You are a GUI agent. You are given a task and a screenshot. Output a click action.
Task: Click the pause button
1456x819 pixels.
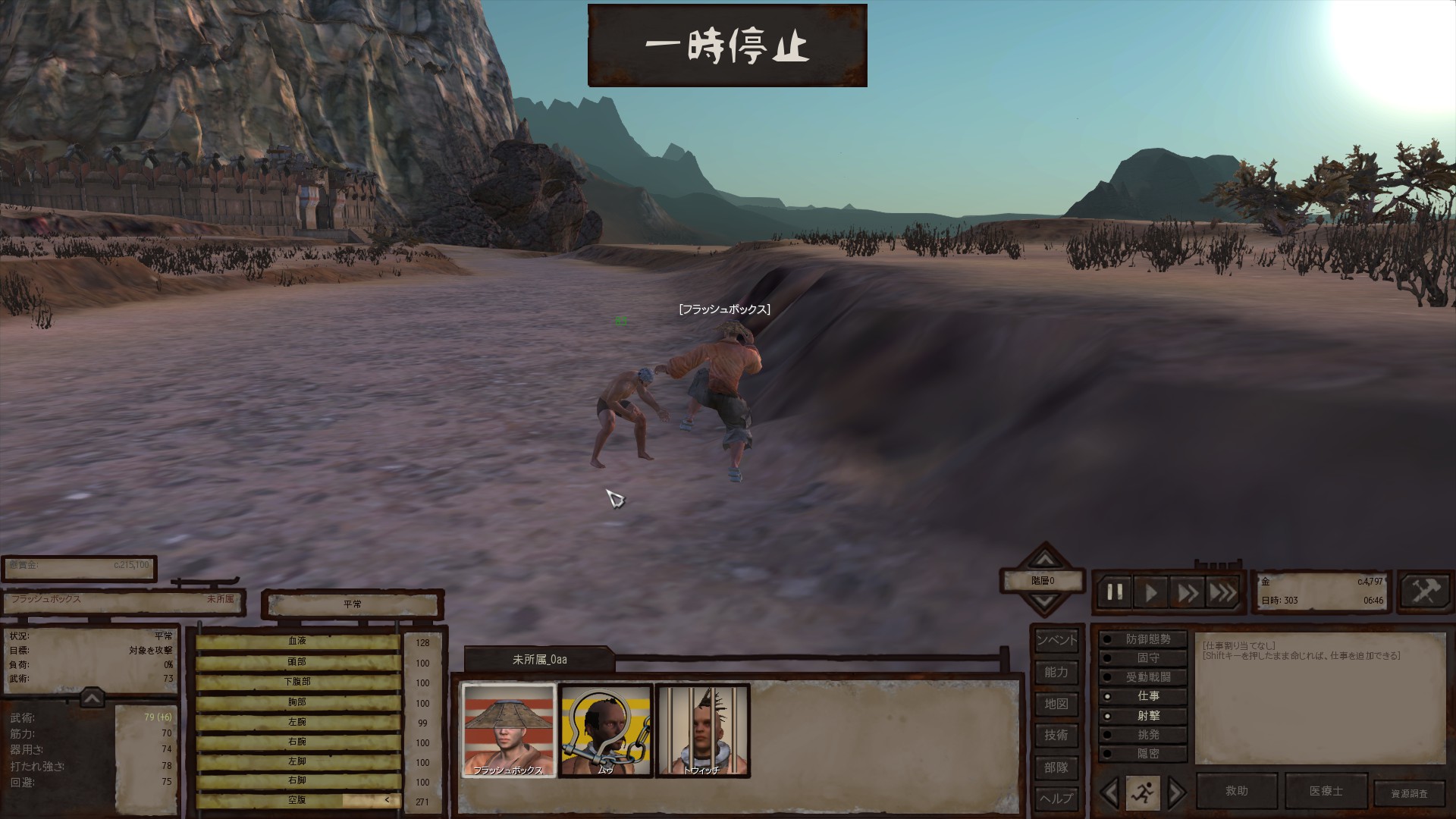click(x=1115, y=592)
